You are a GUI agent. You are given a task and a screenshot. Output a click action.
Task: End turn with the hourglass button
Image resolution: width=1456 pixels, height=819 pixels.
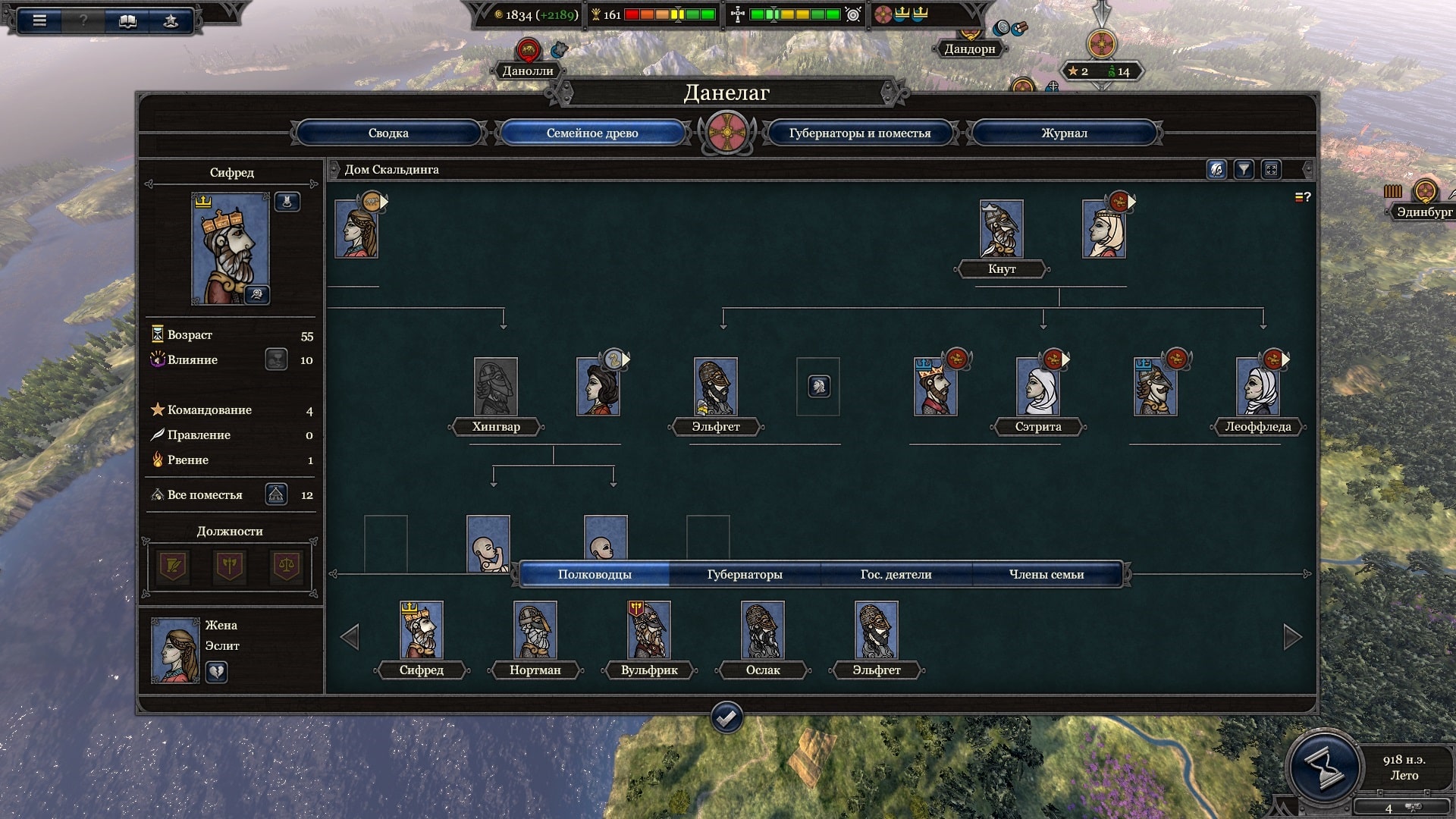[x=1324, y=767]
